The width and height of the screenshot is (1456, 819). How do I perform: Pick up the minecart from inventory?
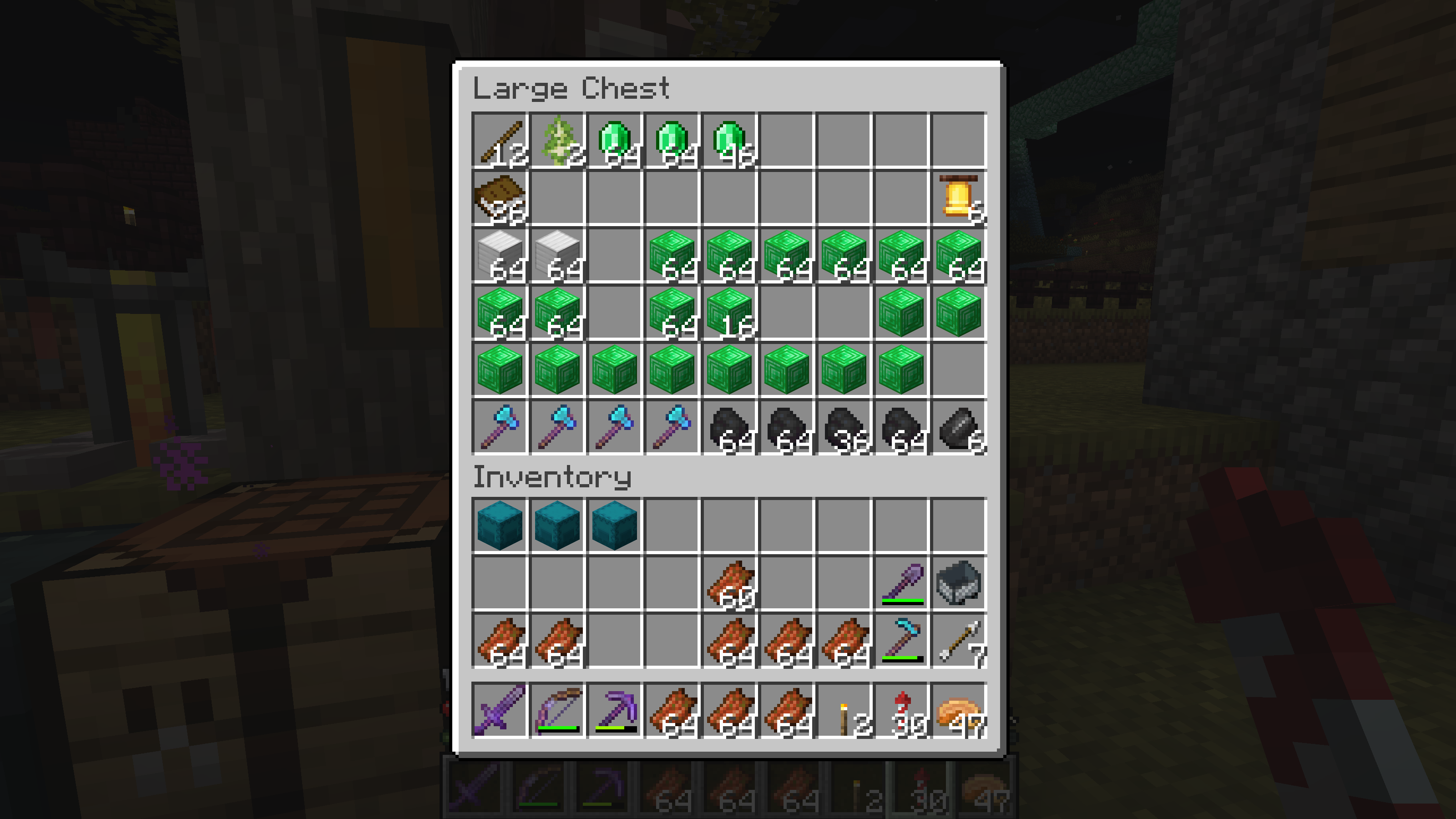[x=959, y=583]
